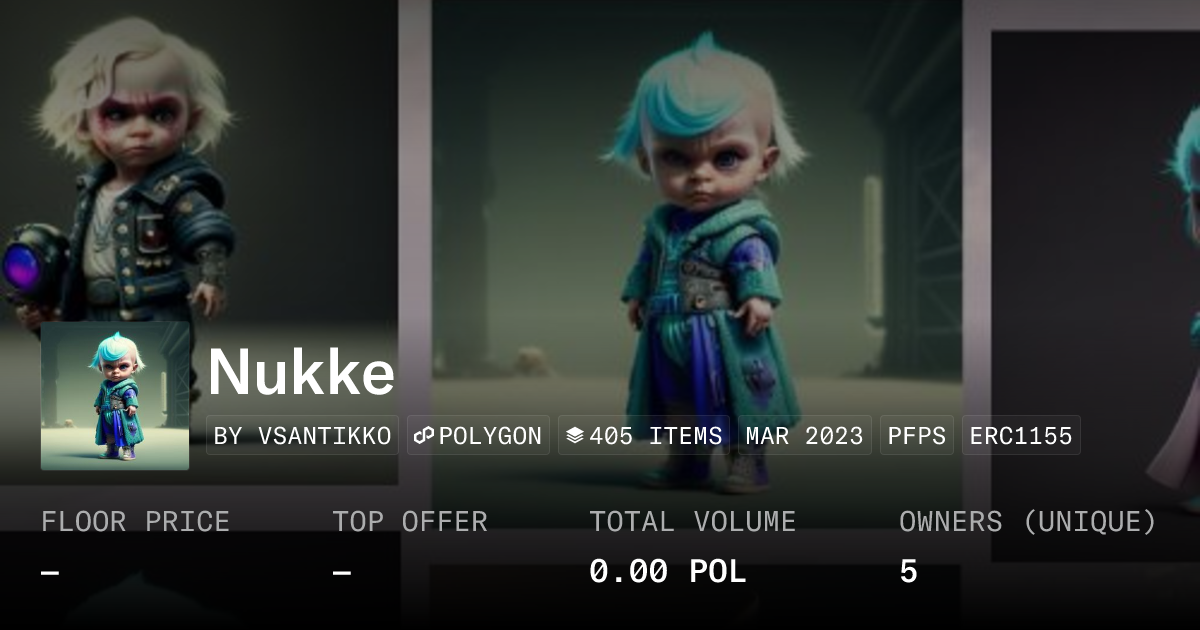Select the POLYGON chain tag
This screenshot has width=1200, height=630.
[x=478, y=436]
